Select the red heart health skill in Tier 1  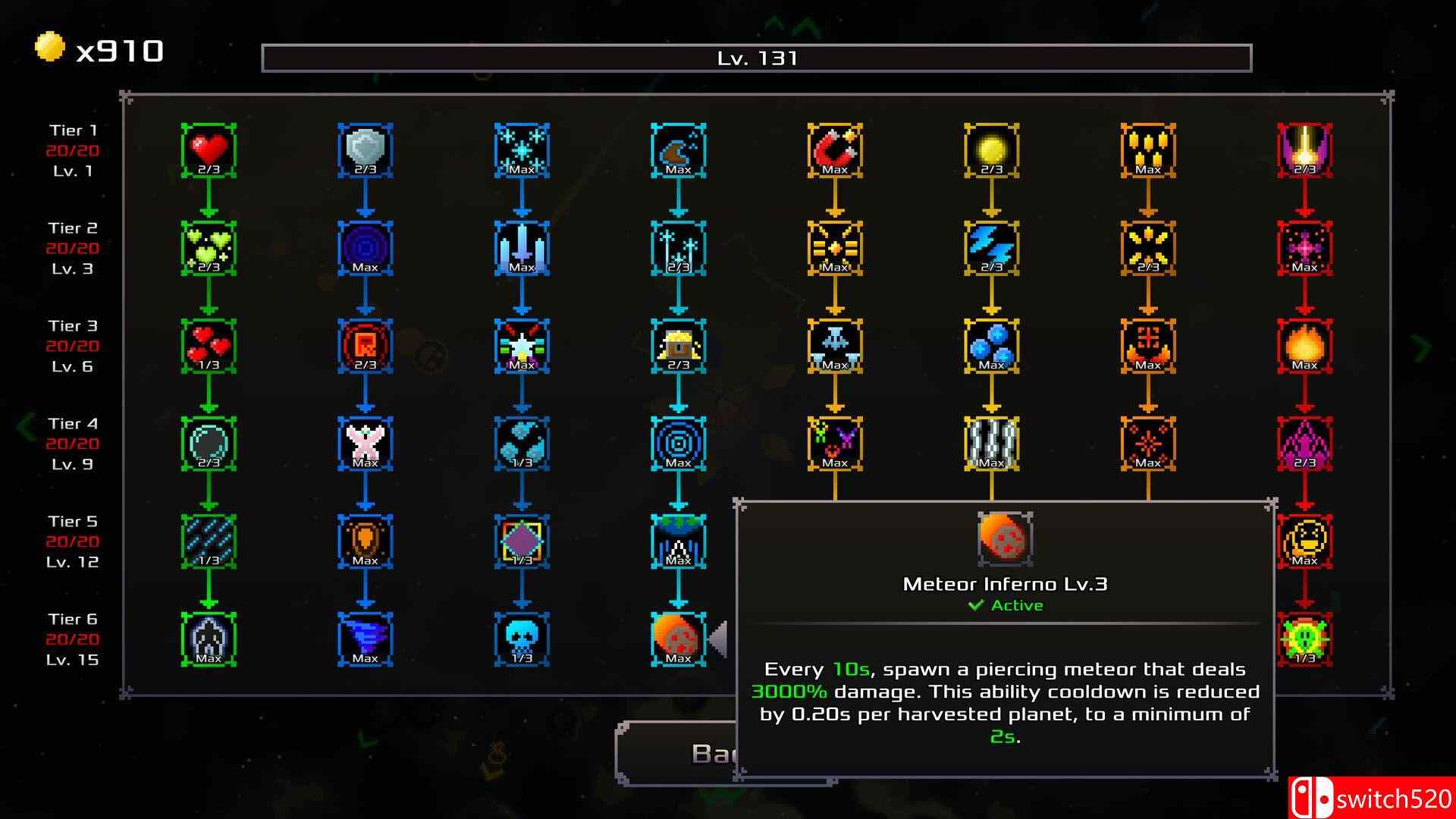pyautogui.click(x=208, y=149)
